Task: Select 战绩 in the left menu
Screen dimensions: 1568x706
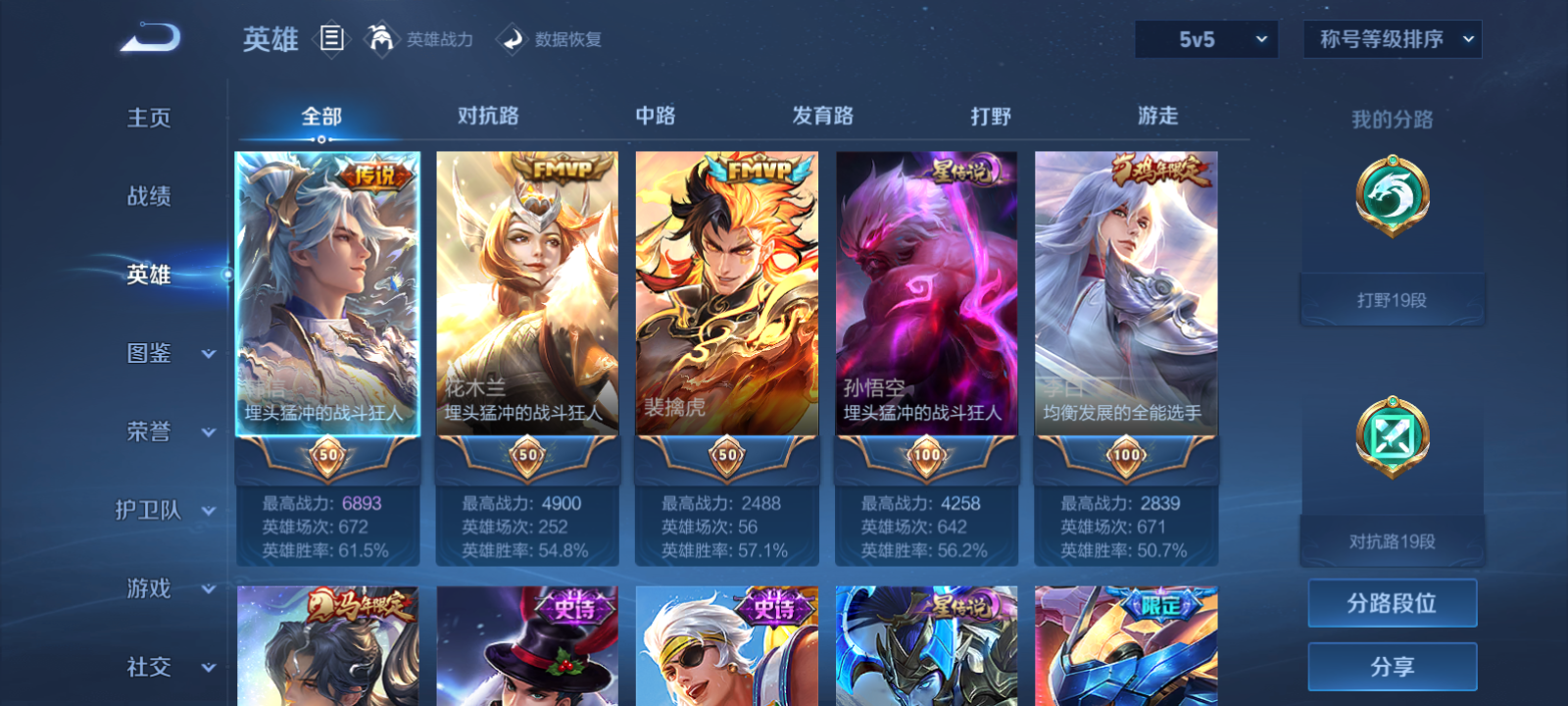Action: coord(147,197)
